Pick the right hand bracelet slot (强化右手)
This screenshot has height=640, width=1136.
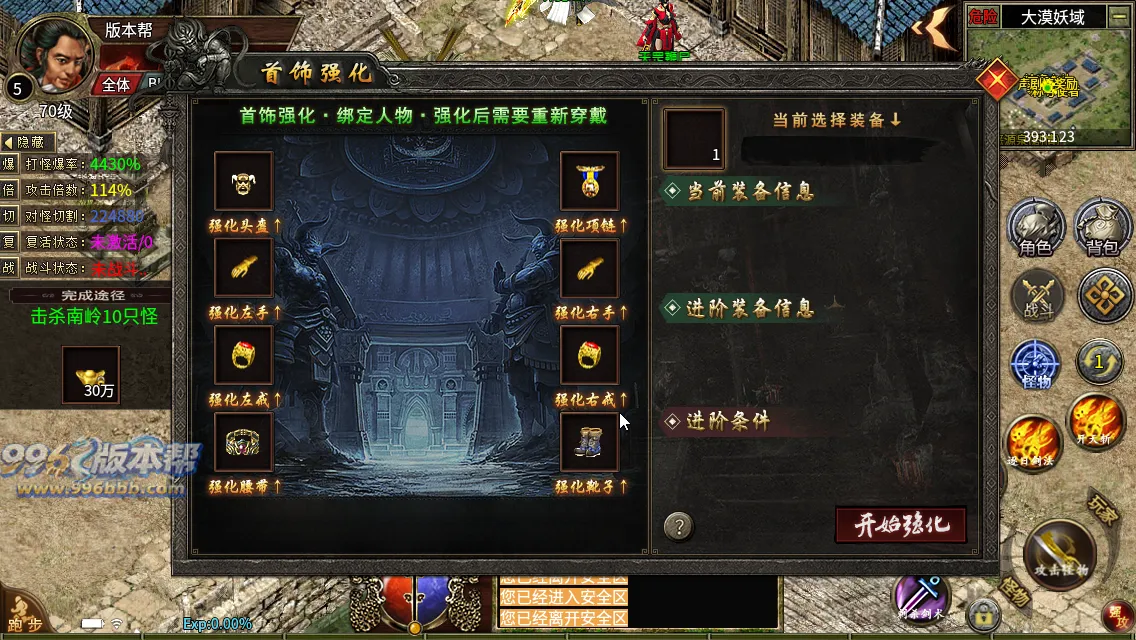click(589, 268)
